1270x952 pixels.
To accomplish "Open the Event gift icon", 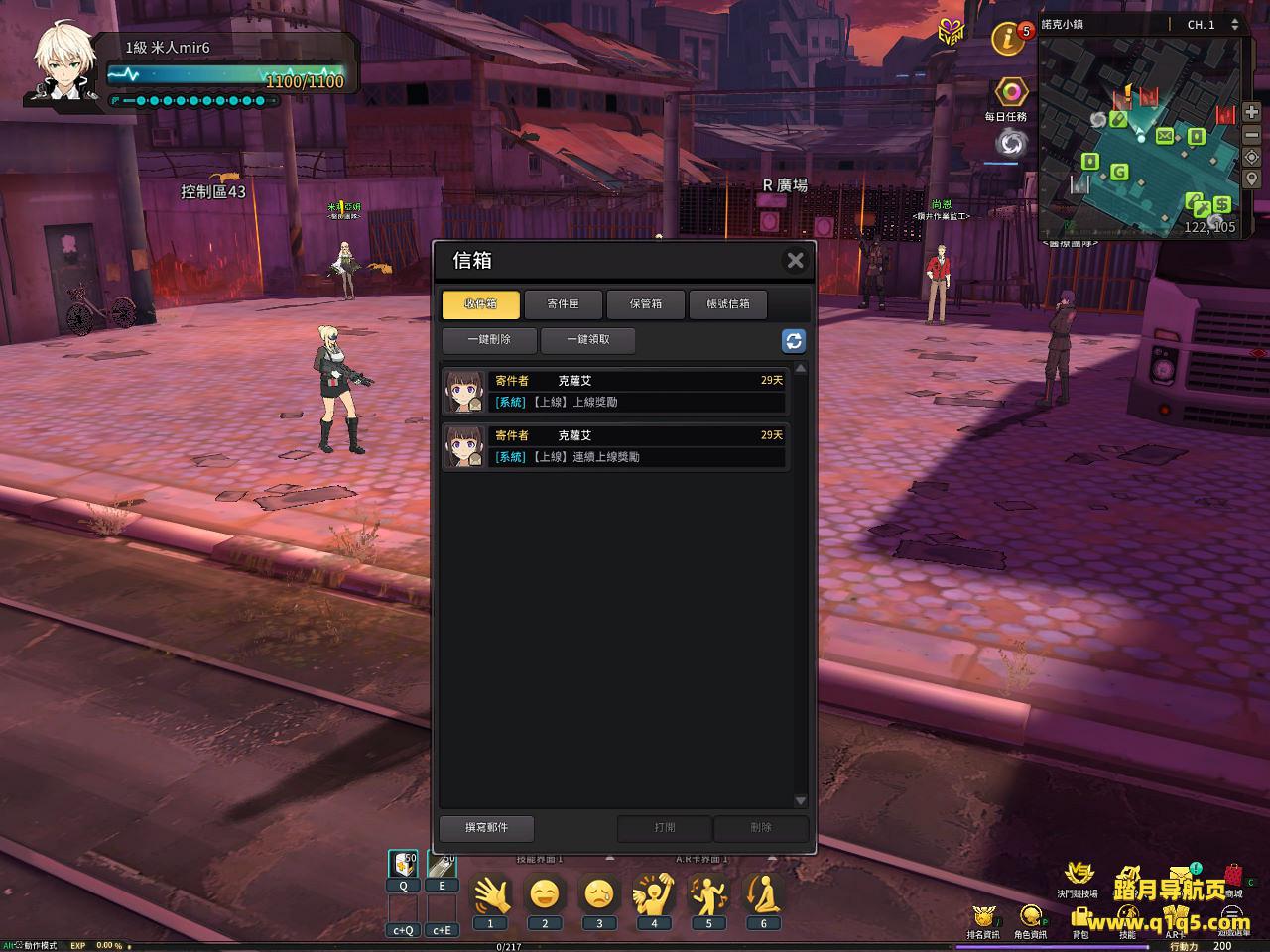I will point(952,32).
